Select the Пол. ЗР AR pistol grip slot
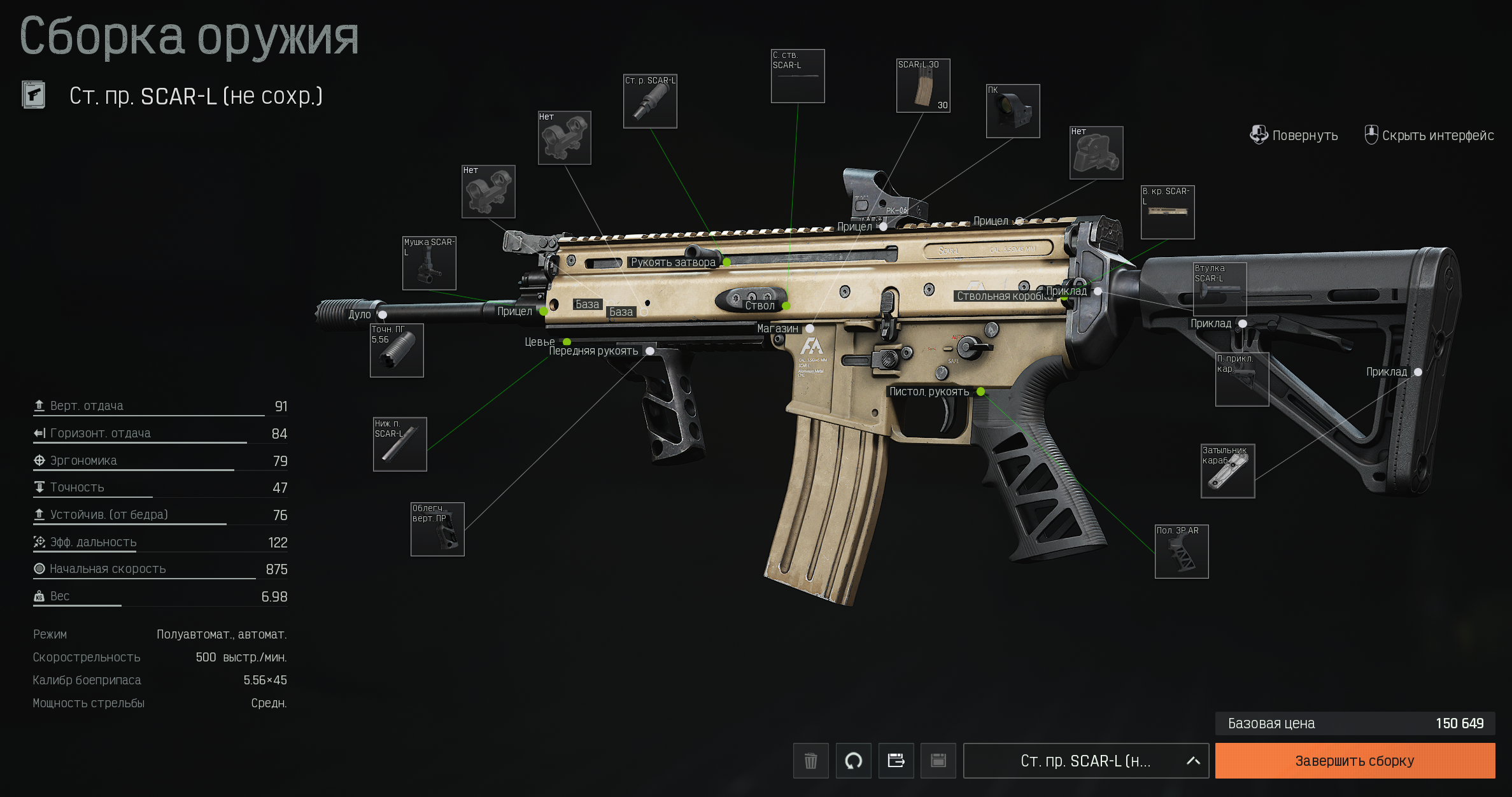 (x=1182, y=551)
